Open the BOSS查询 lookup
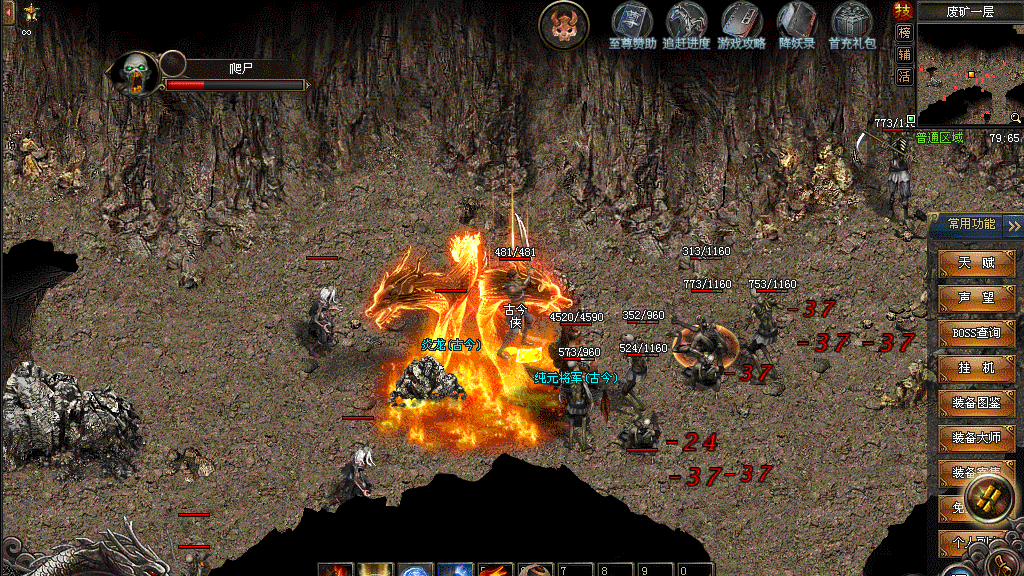The height and width of the screenshot is (576, 1024). tap(976, 333)
